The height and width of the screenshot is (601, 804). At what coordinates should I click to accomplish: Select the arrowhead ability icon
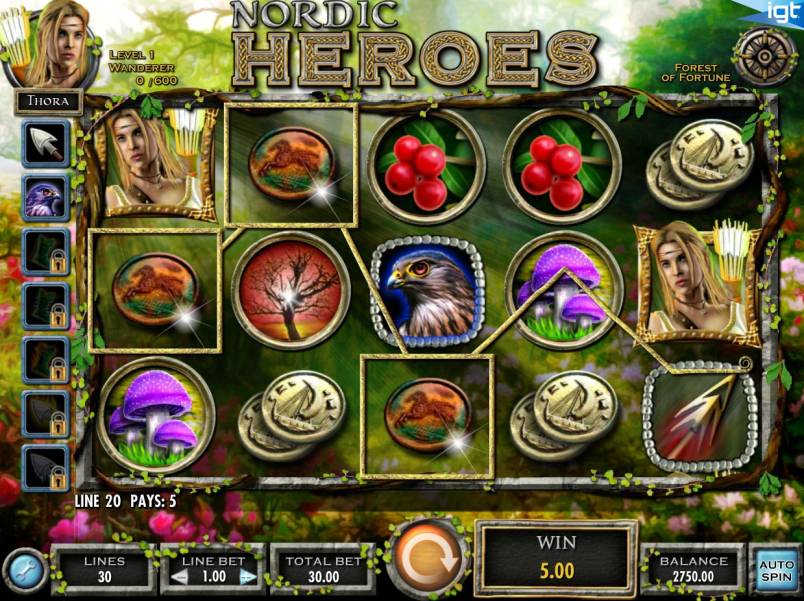[x=46, y=145]
